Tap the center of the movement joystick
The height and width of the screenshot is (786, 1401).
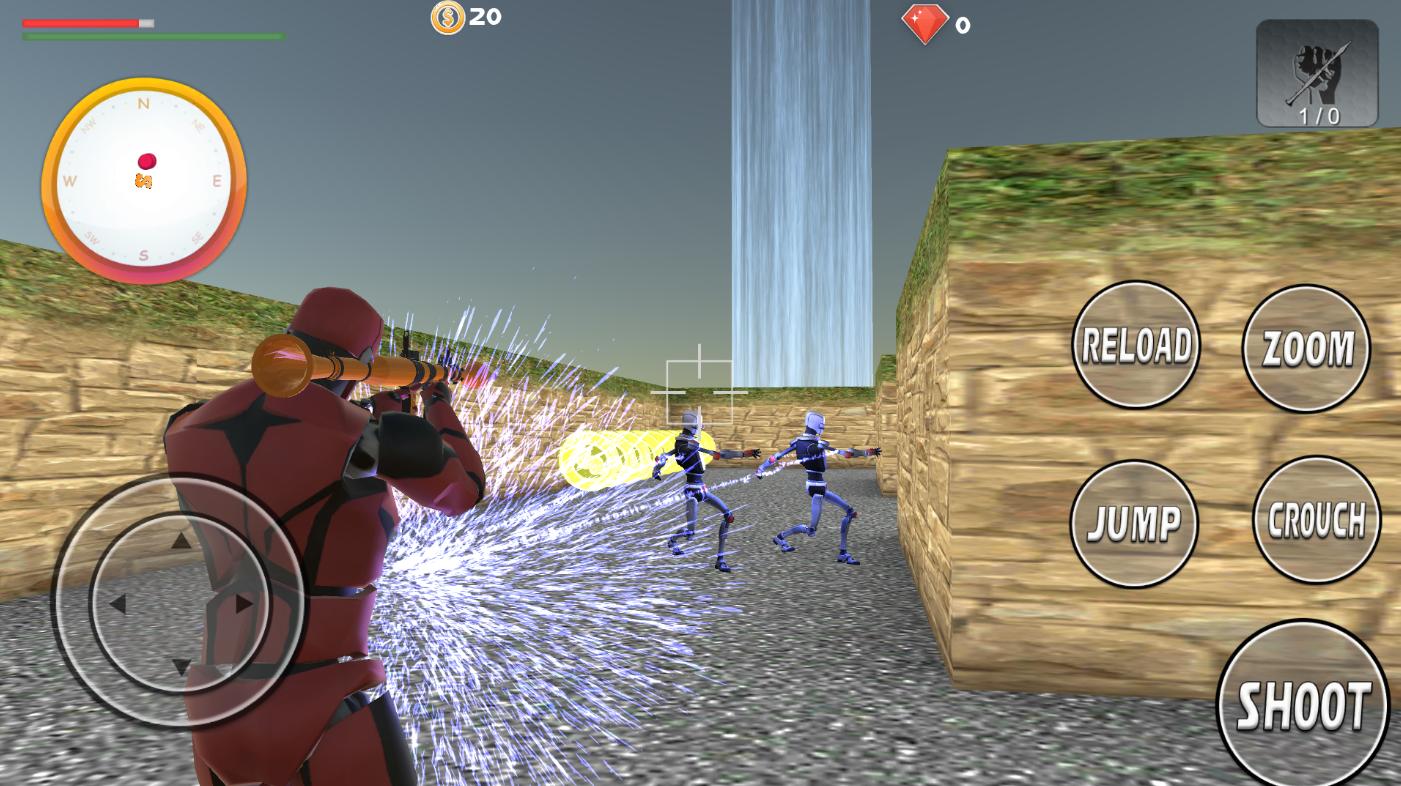tap(182, 605)
